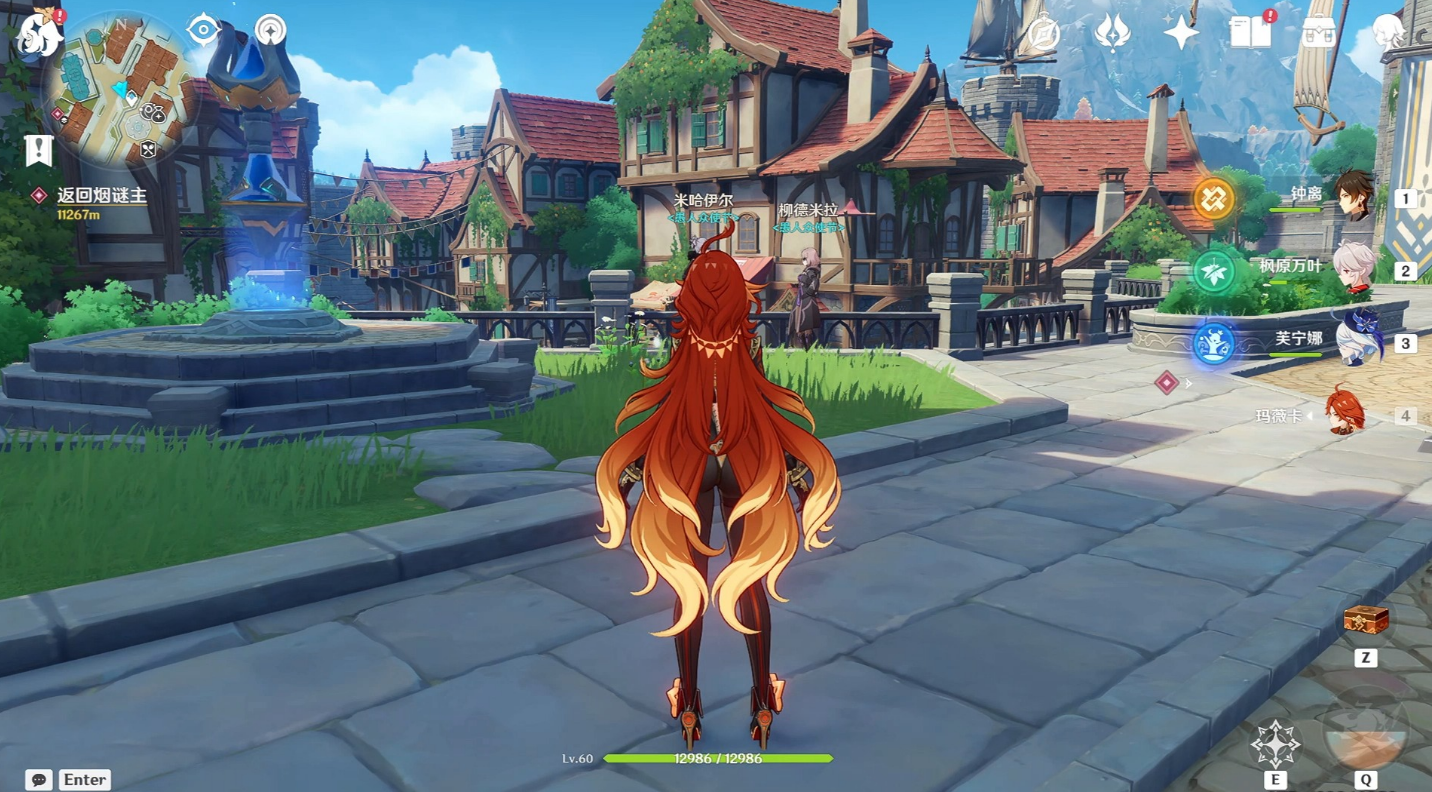
Task: Open the four-pointed star Wish icon
Action: (x=1180, y=33)
